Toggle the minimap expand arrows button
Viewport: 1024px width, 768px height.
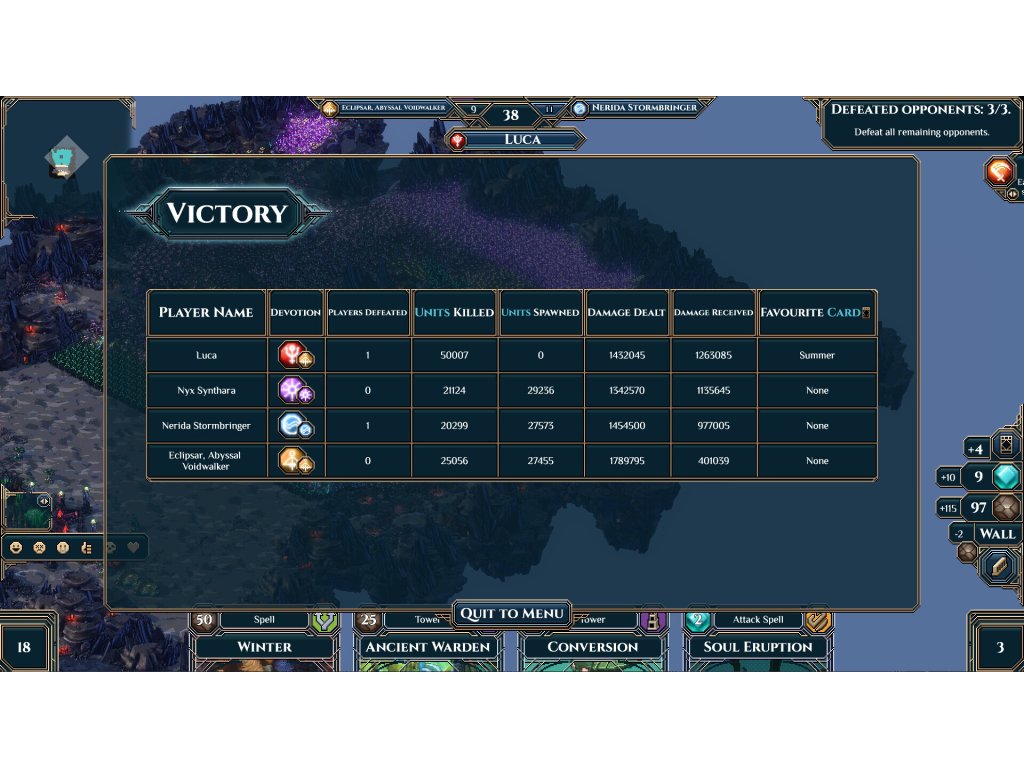(x=44, y=501)
